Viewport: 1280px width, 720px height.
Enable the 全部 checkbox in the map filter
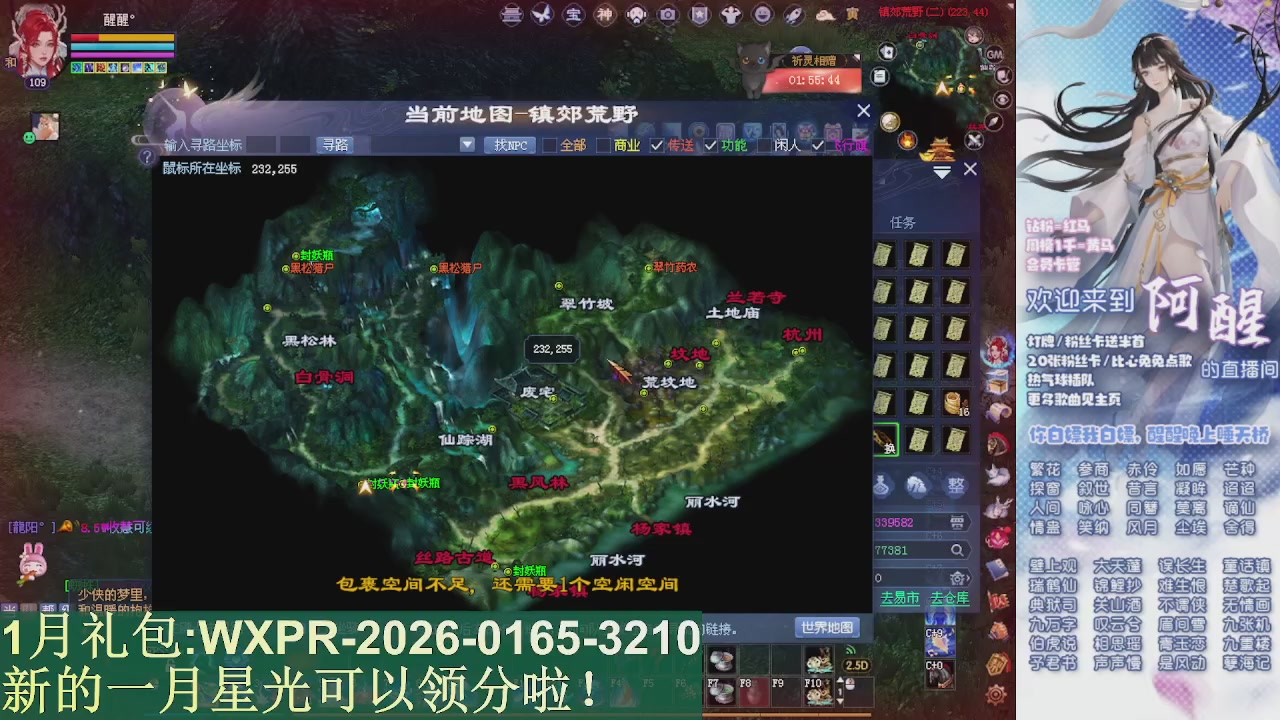click(x=551, y=145)
